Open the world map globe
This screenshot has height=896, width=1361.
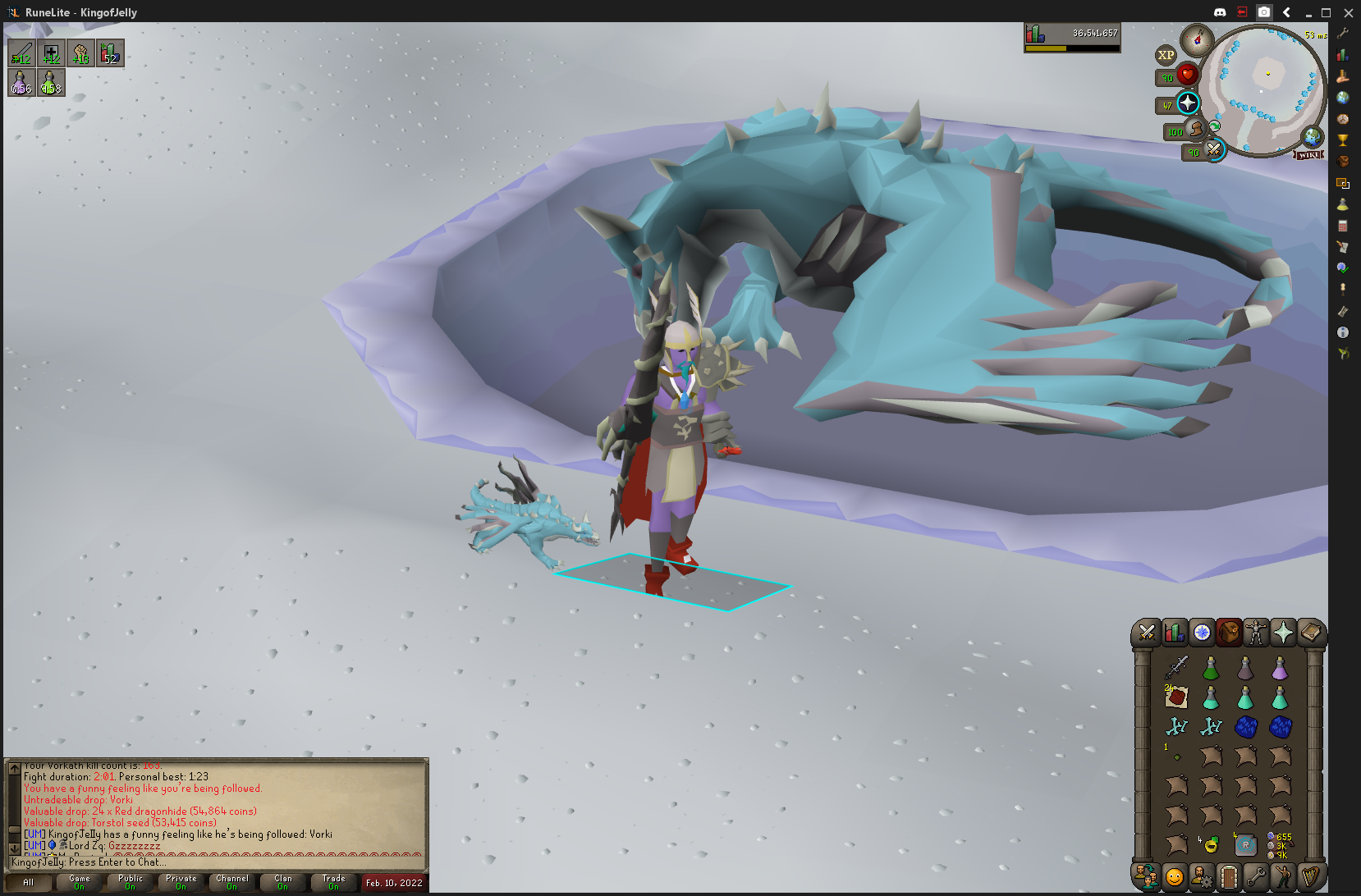tap(1312, 136)
